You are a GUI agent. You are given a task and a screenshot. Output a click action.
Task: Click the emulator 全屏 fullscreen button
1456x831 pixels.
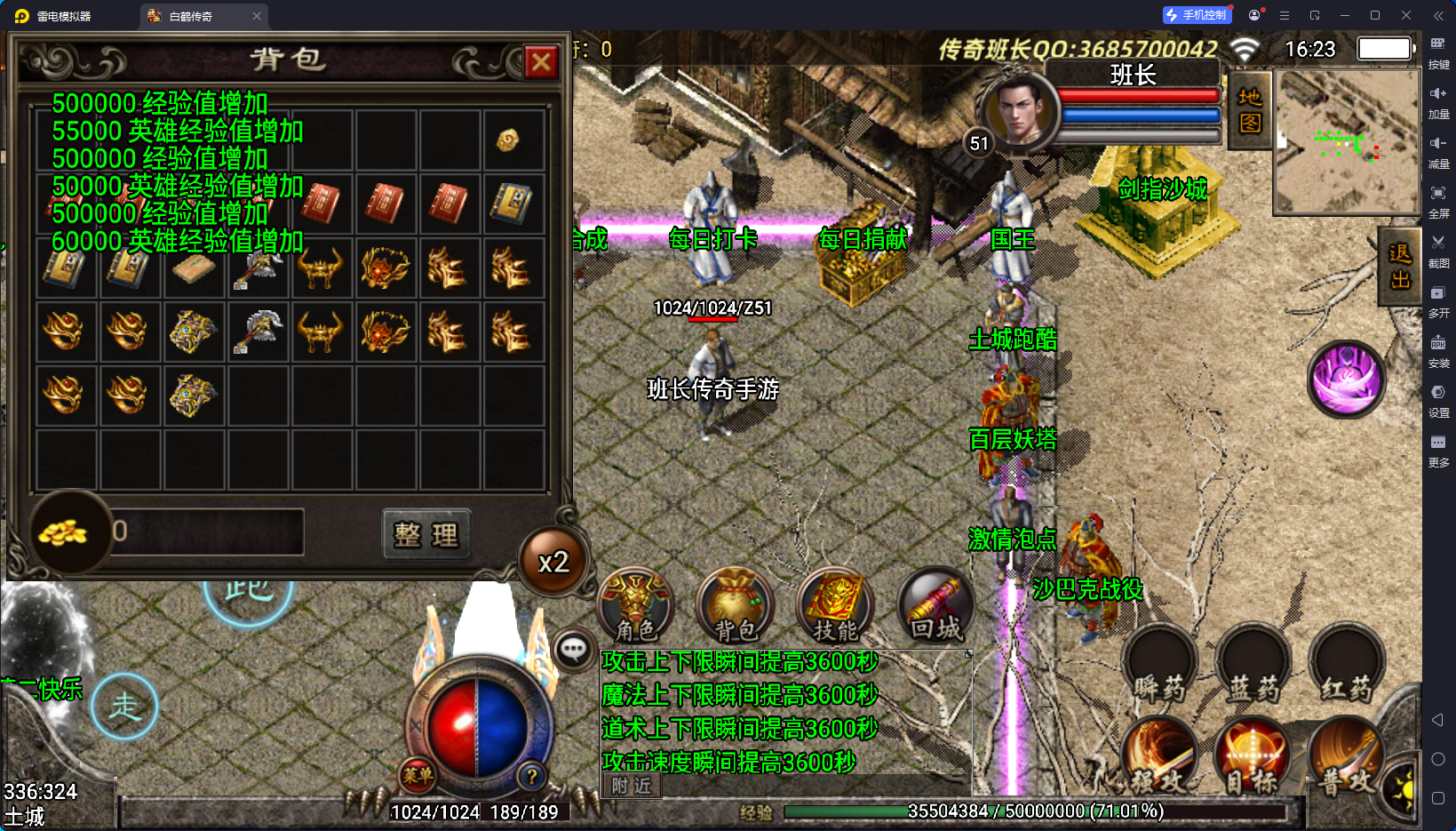[1438, 200]
